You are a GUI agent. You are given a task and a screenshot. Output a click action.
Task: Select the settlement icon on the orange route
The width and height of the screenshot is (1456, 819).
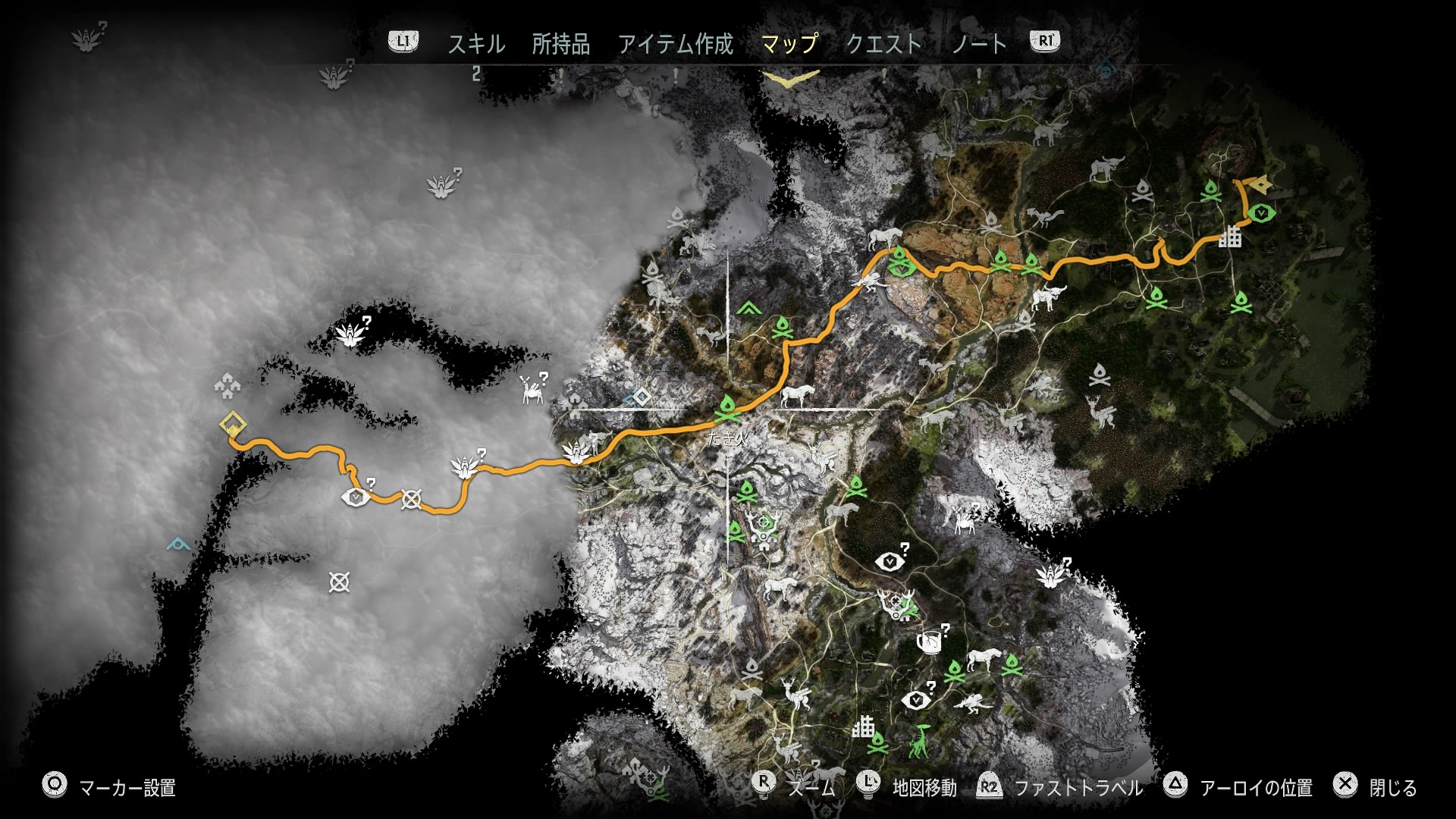(x=1230, y=237)
